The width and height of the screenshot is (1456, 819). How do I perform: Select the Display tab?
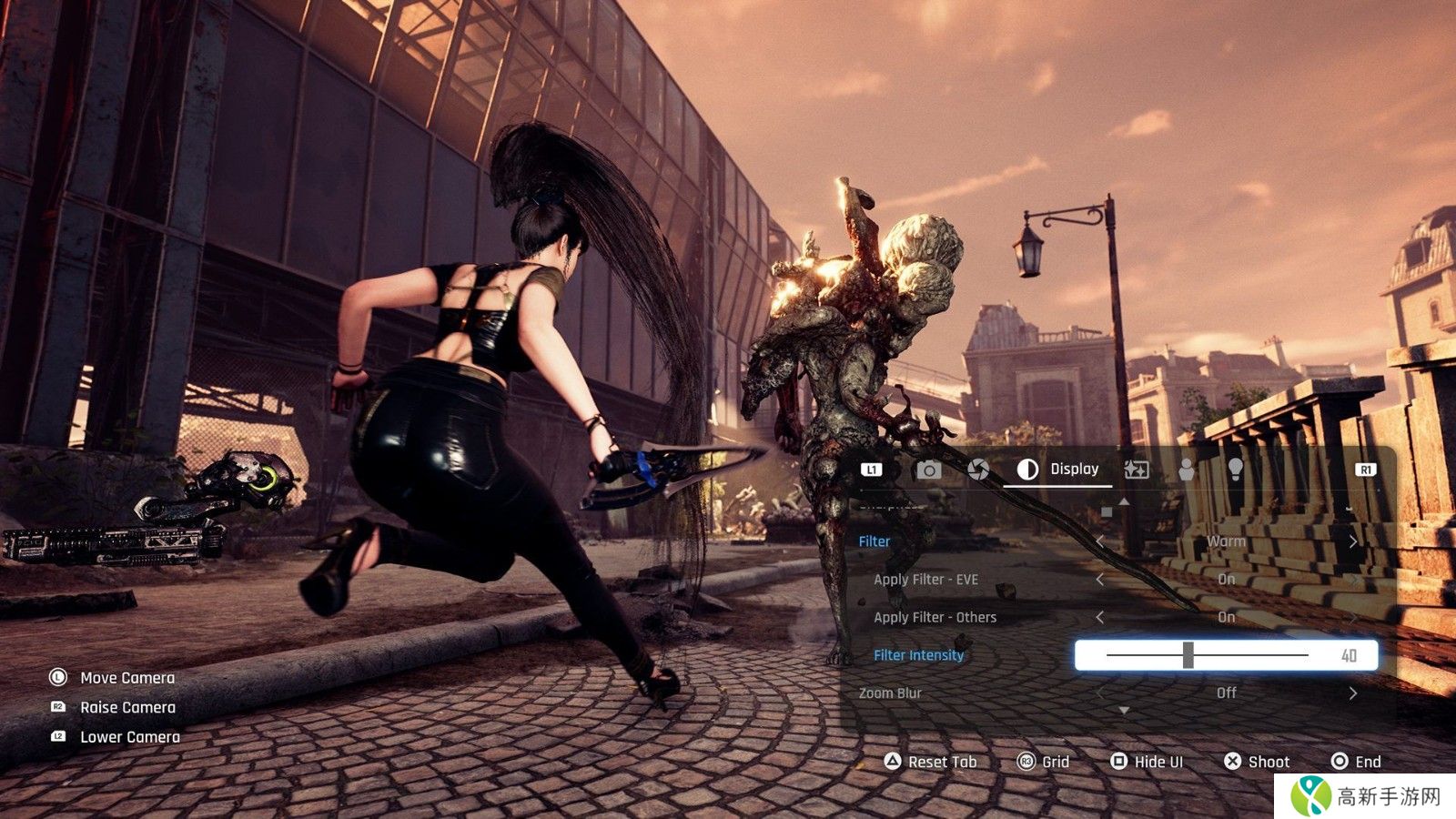1057,470
